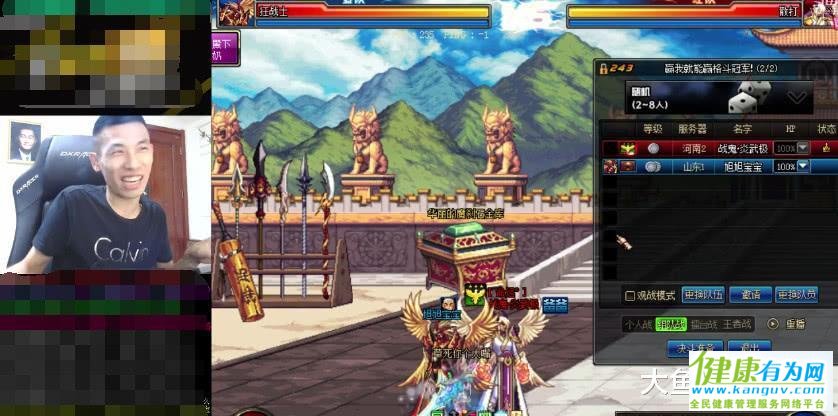The height and width of the screenshot is (416, 838).
Task: Click the 邀请 invite button
Action: click(x=750, y=296)
